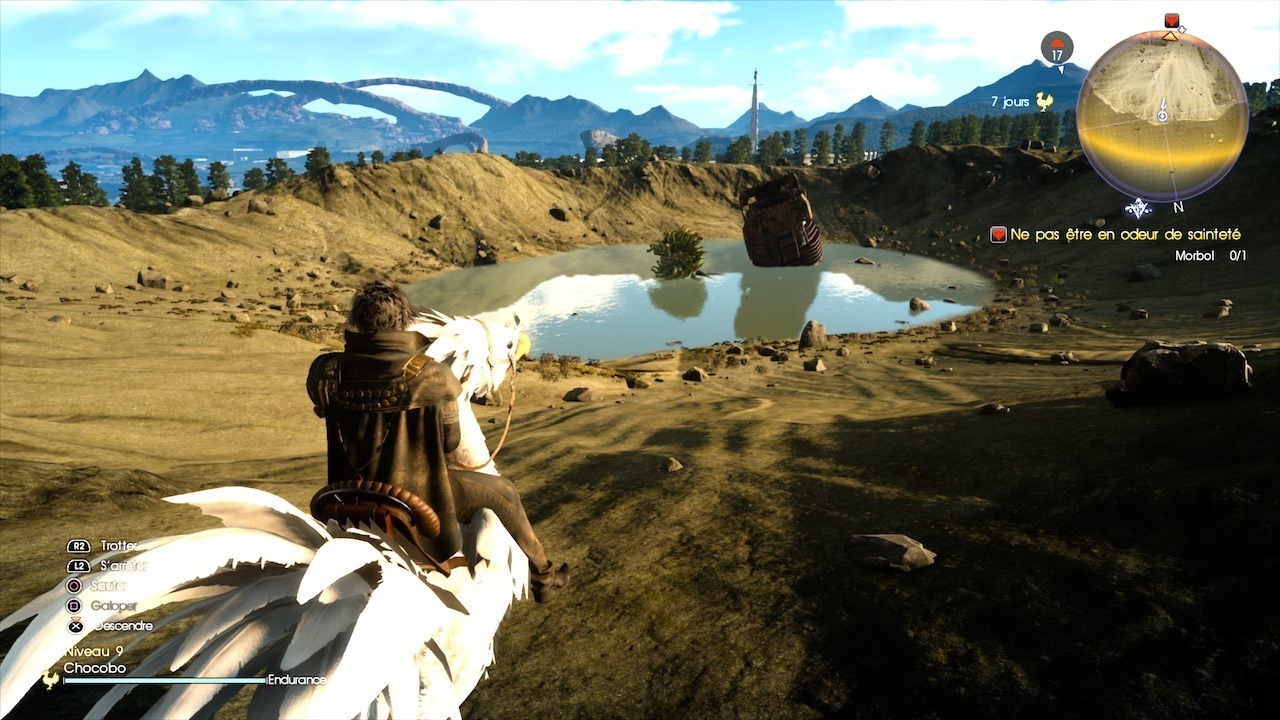
Task: Click the red quest marker above the minimap
Action: [x=1172, y=21]
